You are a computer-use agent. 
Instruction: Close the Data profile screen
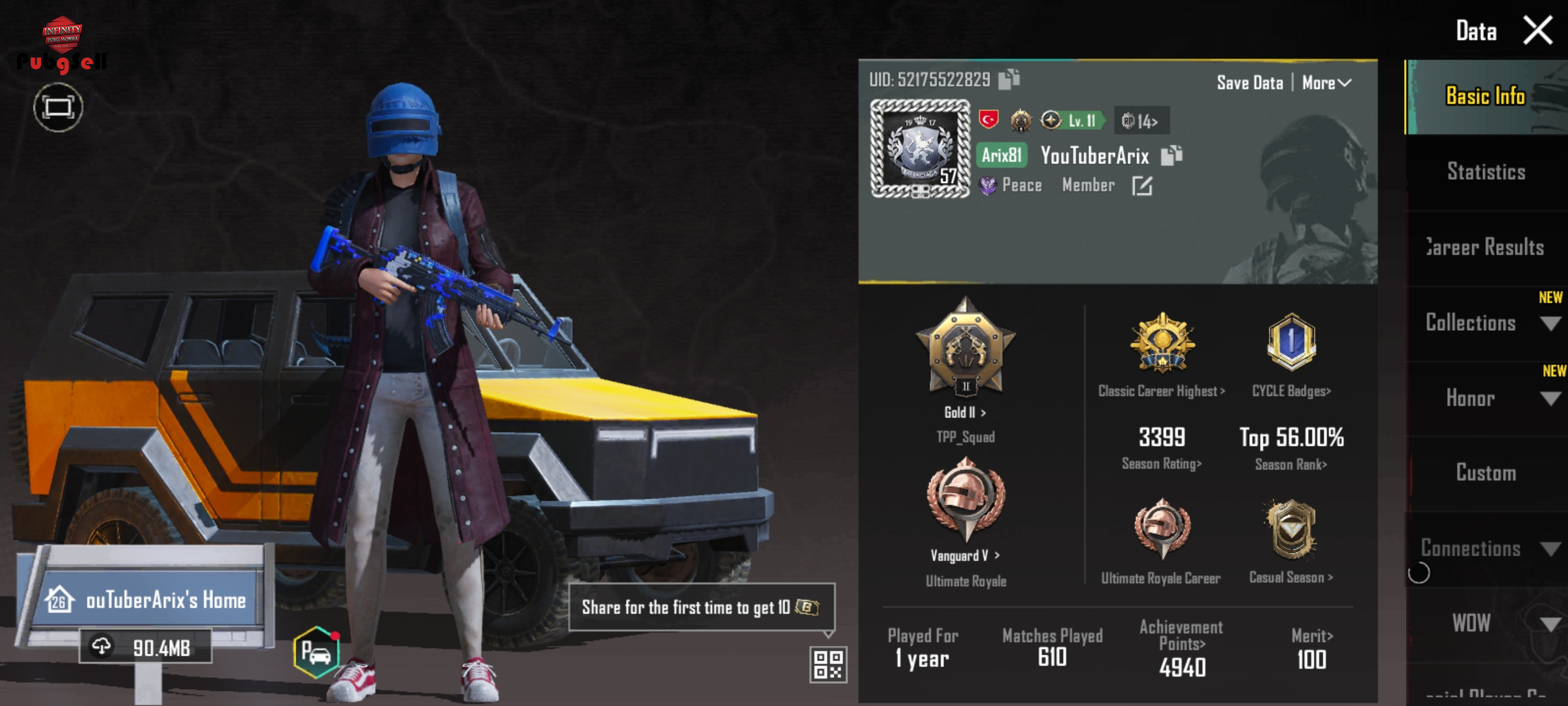point(1537,30)
